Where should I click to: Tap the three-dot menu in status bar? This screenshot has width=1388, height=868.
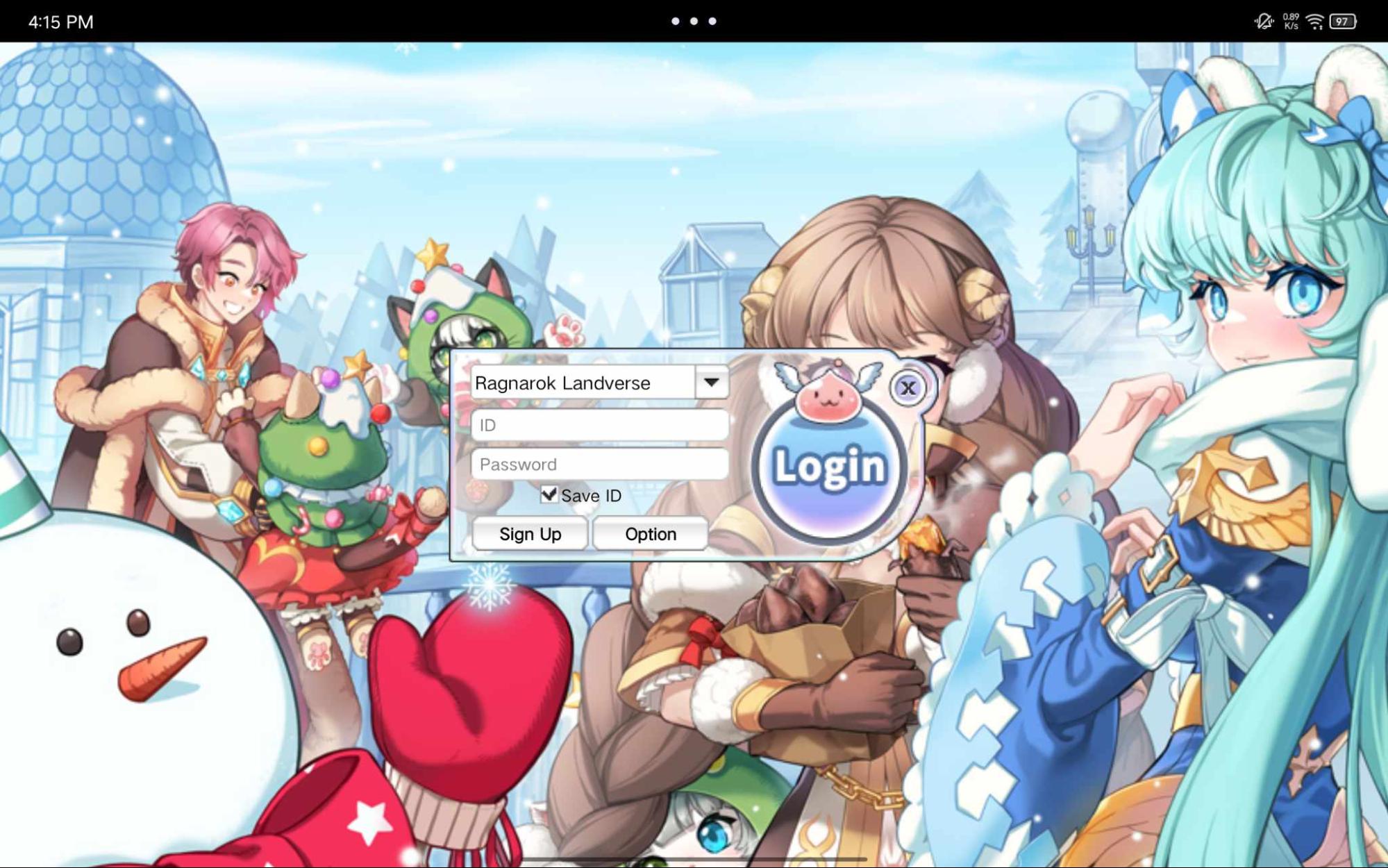point(694,22)
